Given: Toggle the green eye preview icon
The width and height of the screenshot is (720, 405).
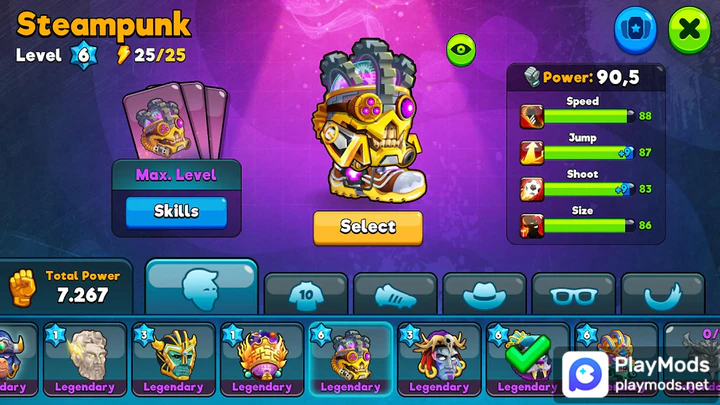Looking at the screenshot, I should click(460, 49).
